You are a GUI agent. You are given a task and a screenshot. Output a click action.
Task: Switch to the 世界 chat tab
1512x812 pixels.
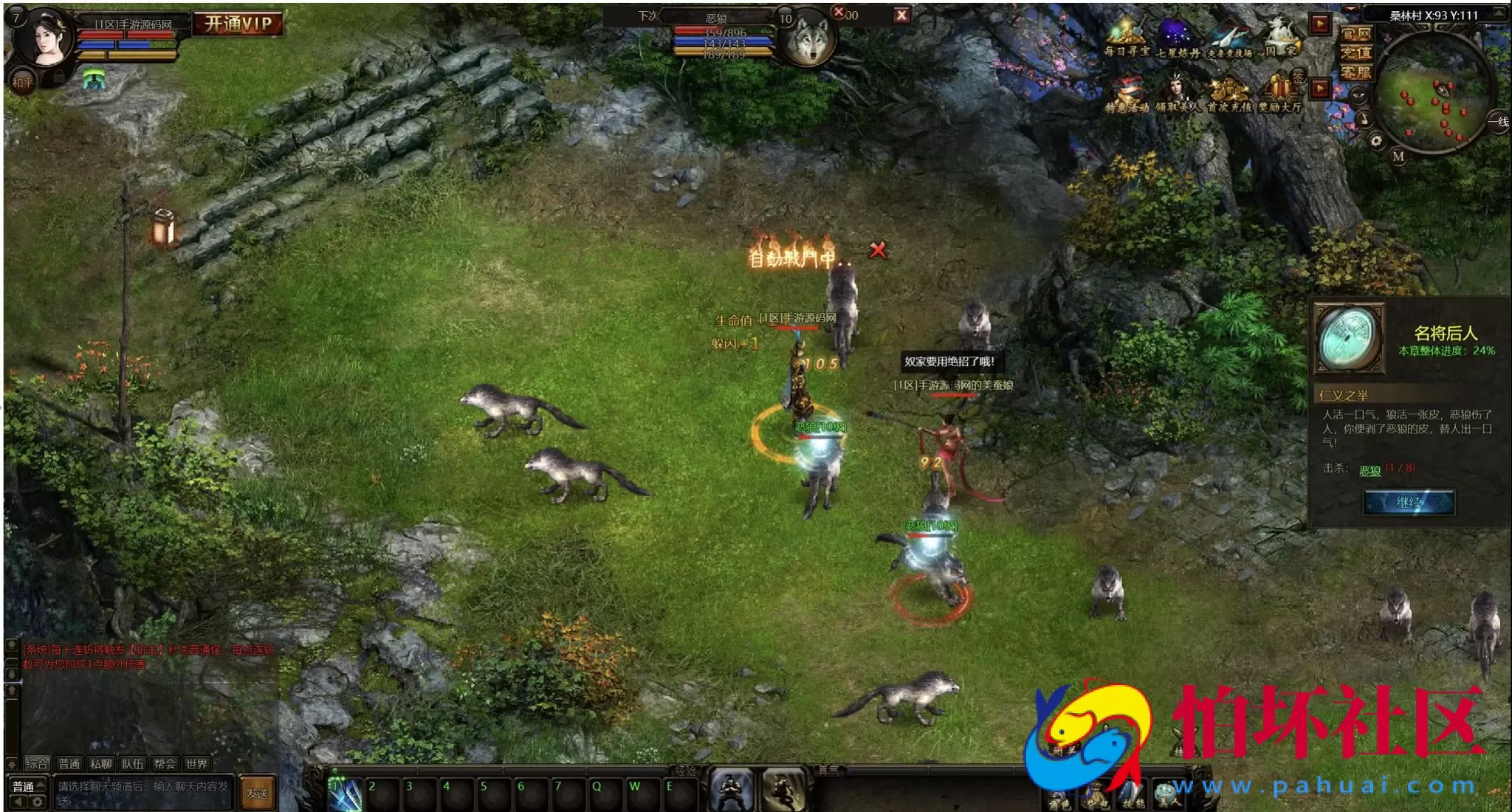196,764
